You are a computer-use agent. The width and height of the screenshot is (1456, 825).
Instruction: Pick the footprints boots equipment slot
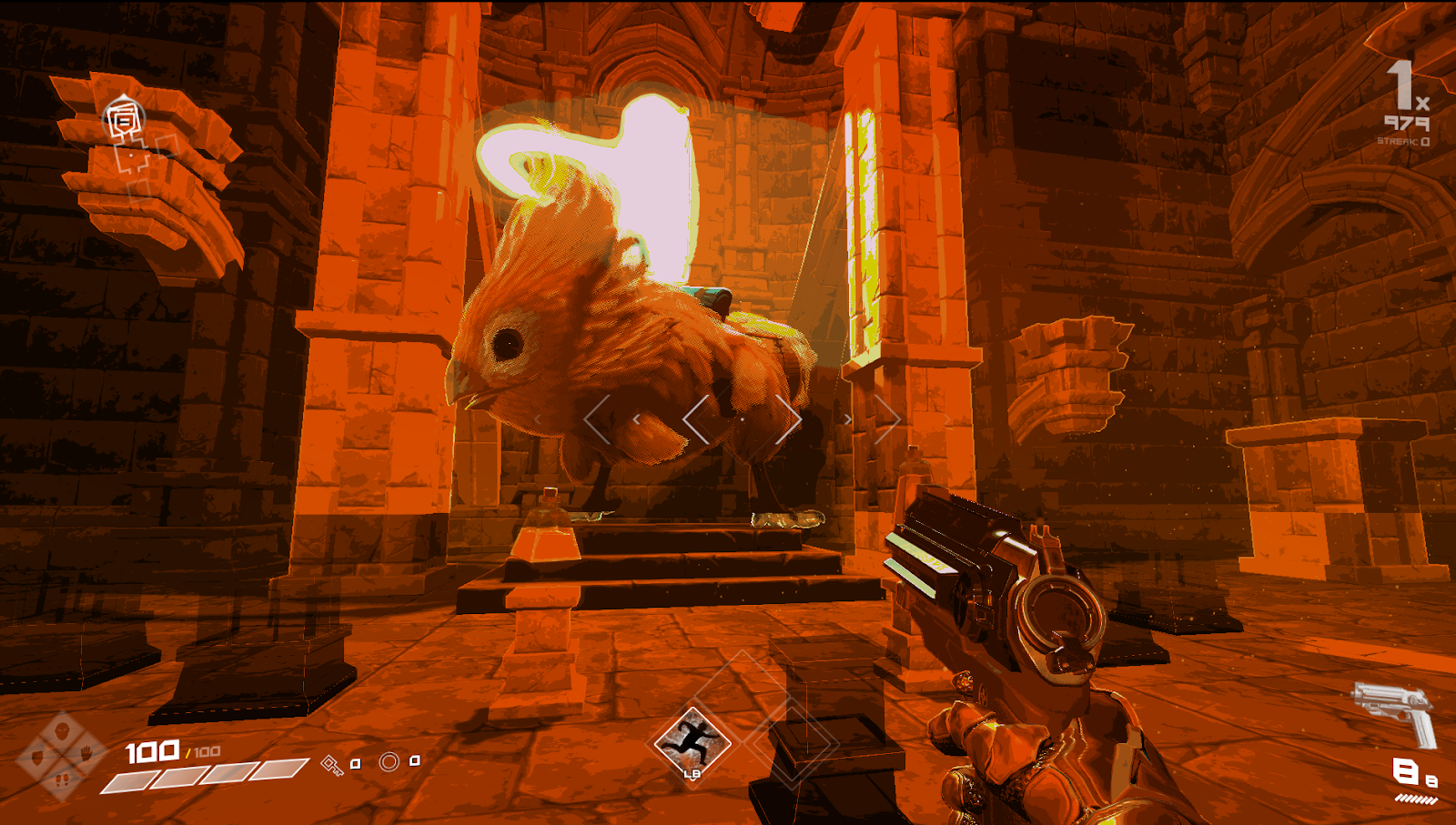tap(62, 780)
